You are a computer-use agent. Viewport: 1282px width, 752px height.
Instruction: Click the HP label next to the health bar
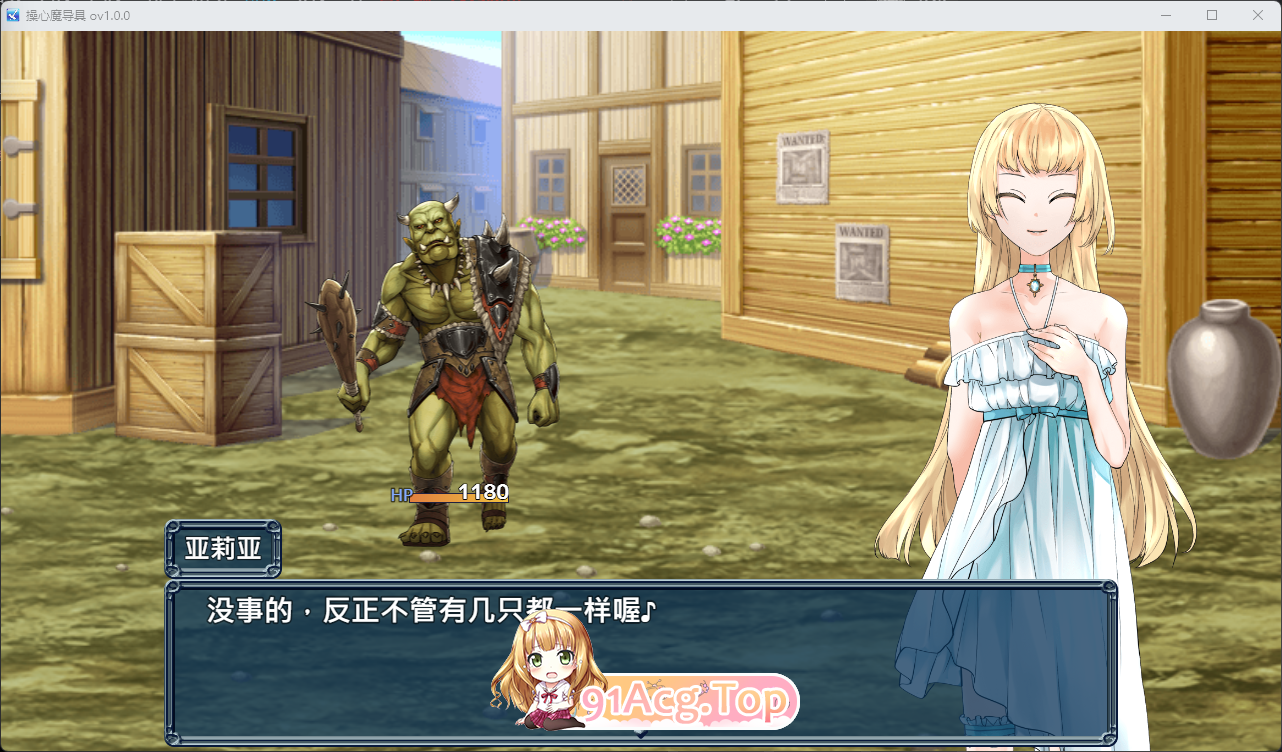401,494
